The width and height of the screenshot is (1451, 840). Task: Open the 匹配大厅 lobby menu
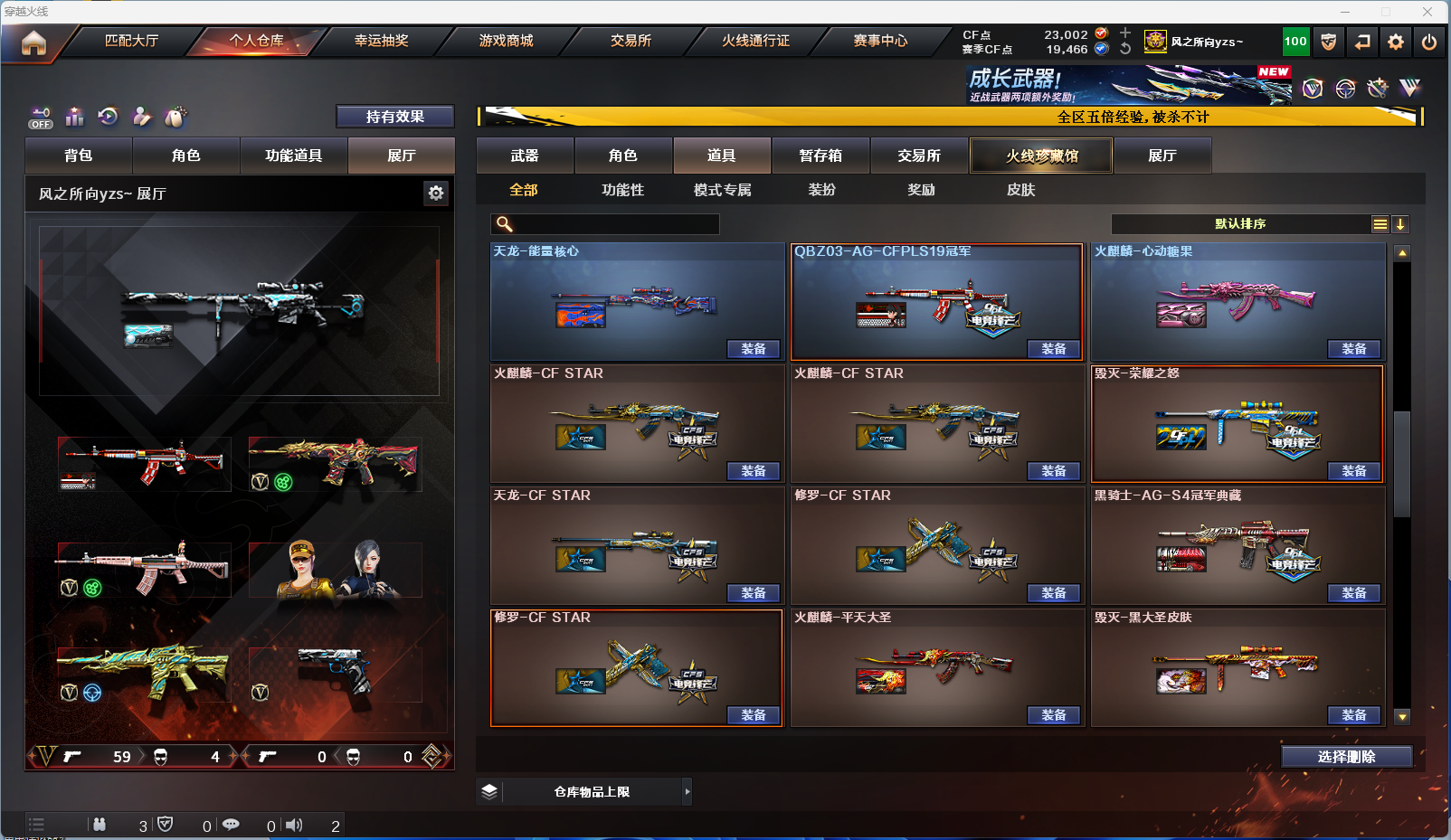pyautogui.click(x=131, y=41)
